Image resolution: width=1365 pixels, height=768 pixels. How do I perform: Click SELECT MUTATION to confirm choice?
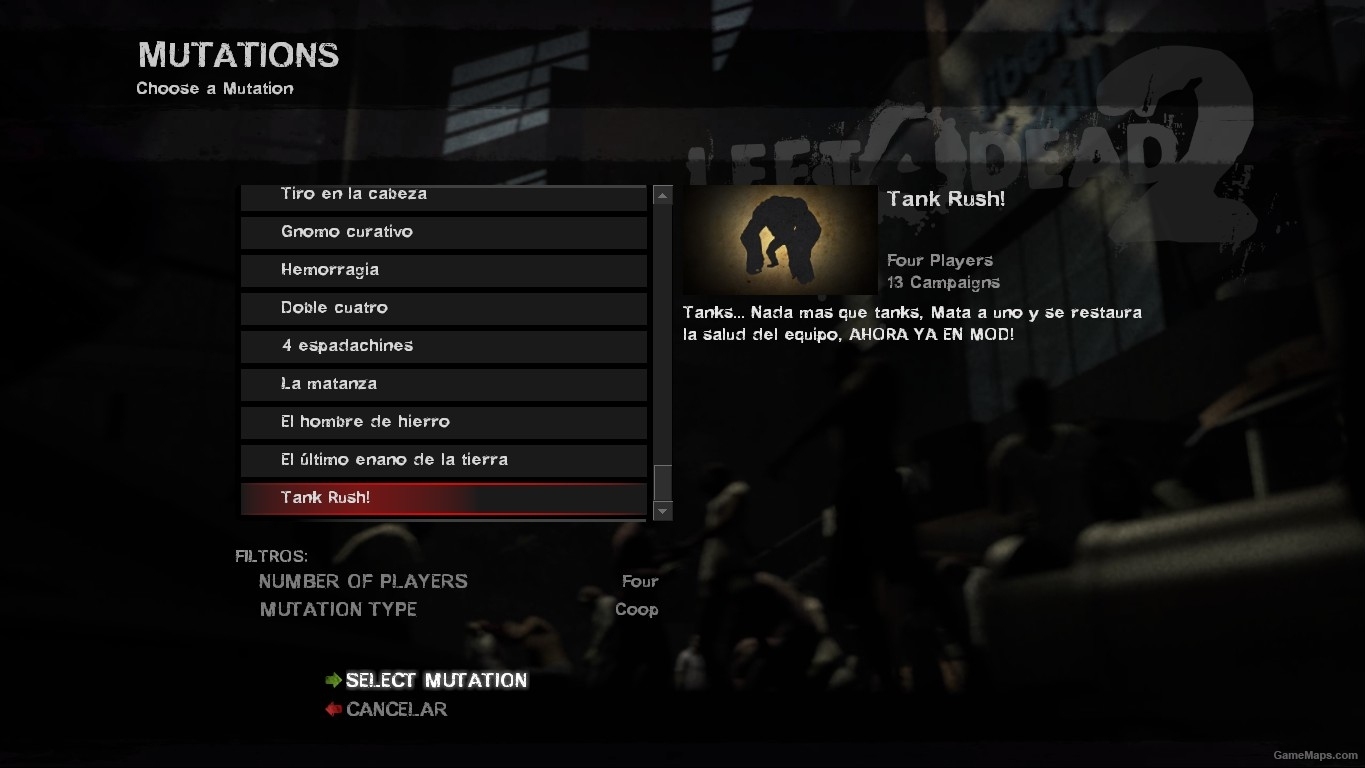[436, 680]
